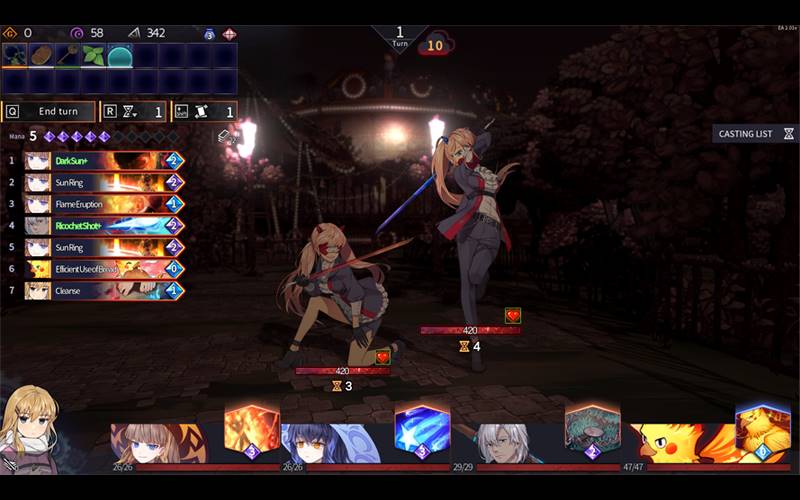
Task: Use the brown bread item
Action: coord(42,56)
